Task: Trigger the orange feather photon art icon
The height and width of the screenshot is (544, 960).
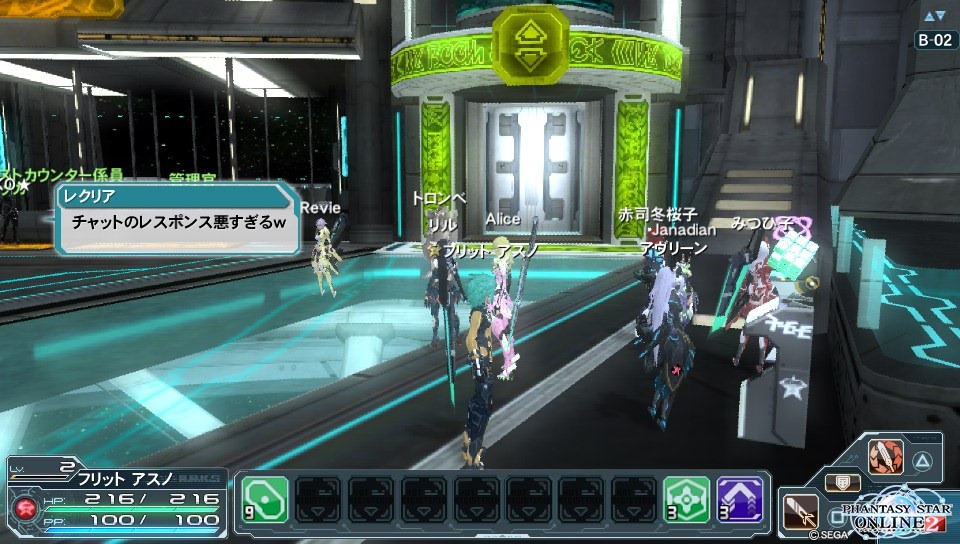Action: coord(885,457)
